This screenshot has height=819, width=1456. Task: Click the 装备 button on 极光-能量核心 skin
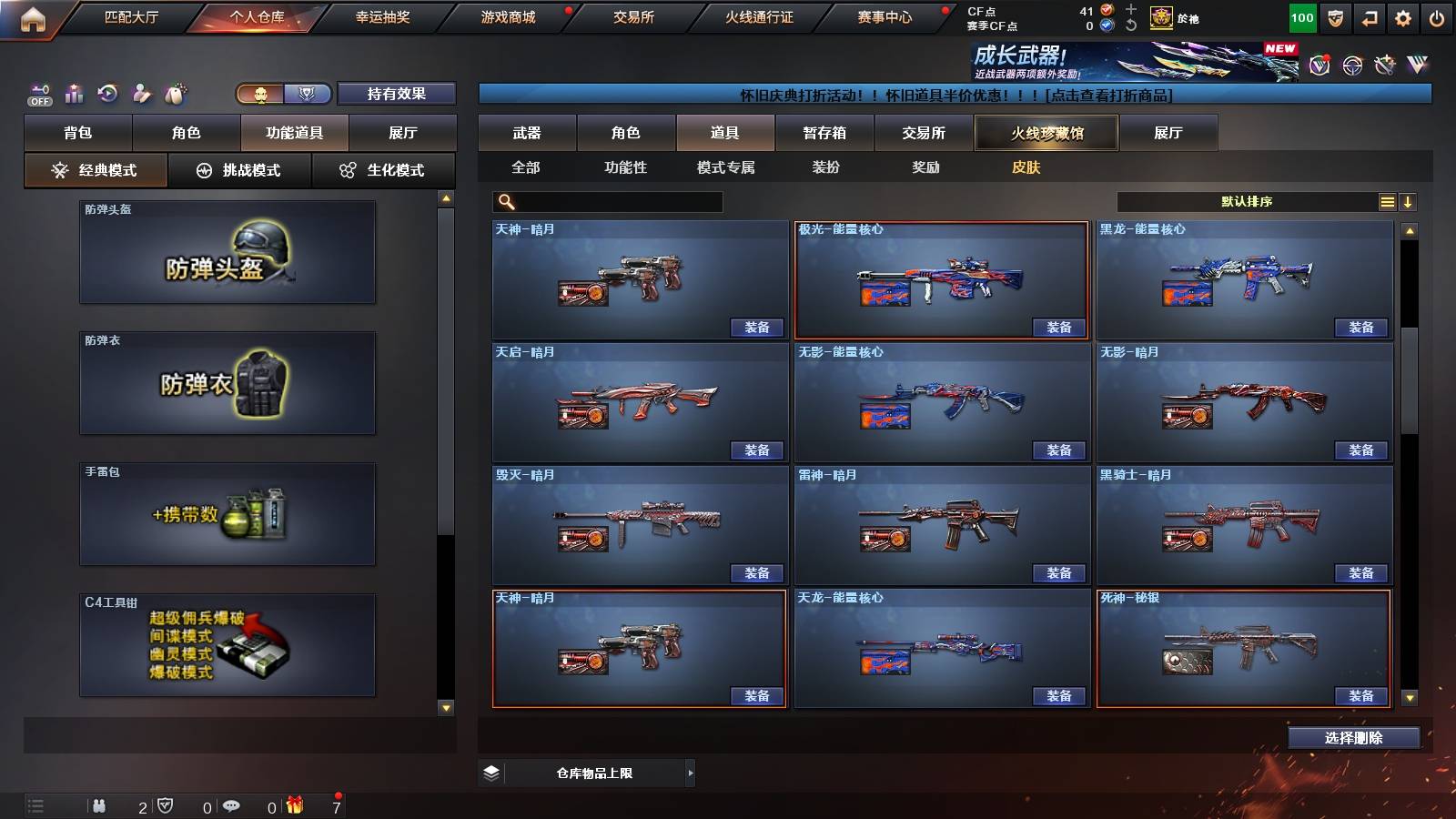tap(1060, 327)
